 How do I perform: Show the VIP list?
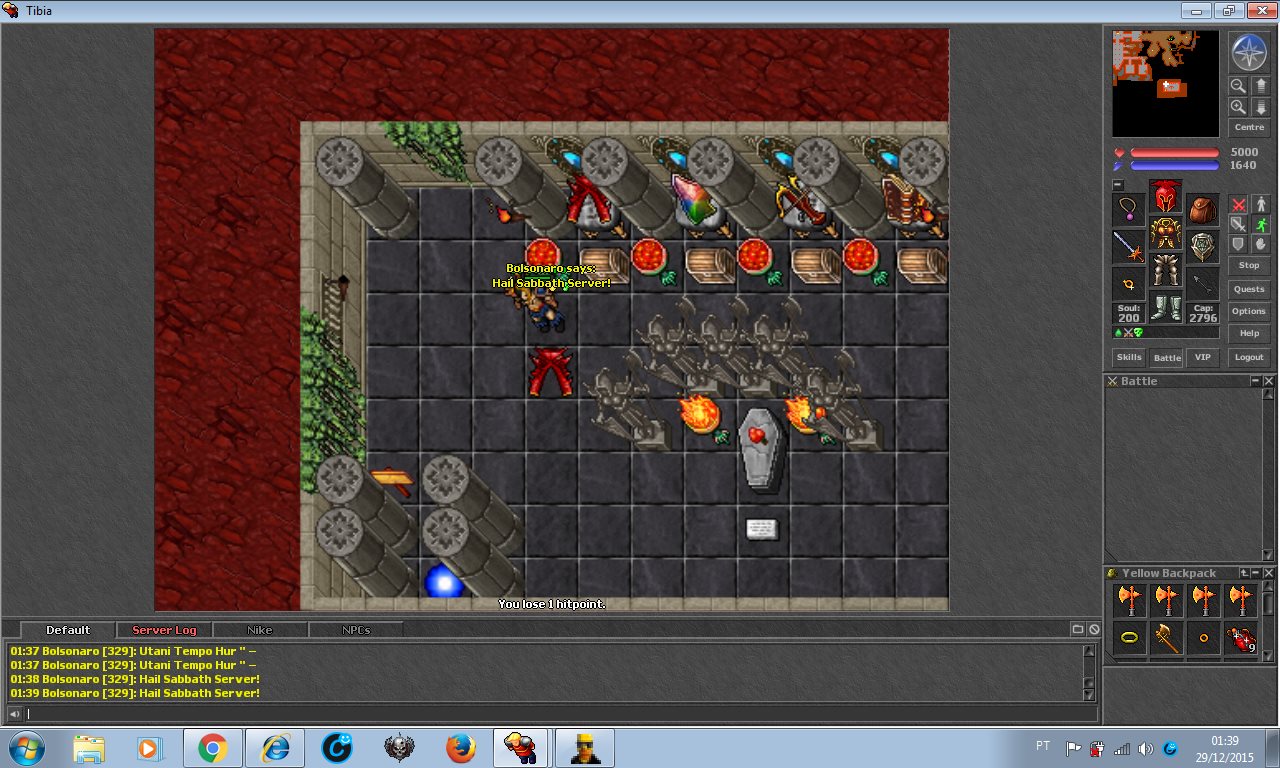(x=1203, y=357)
